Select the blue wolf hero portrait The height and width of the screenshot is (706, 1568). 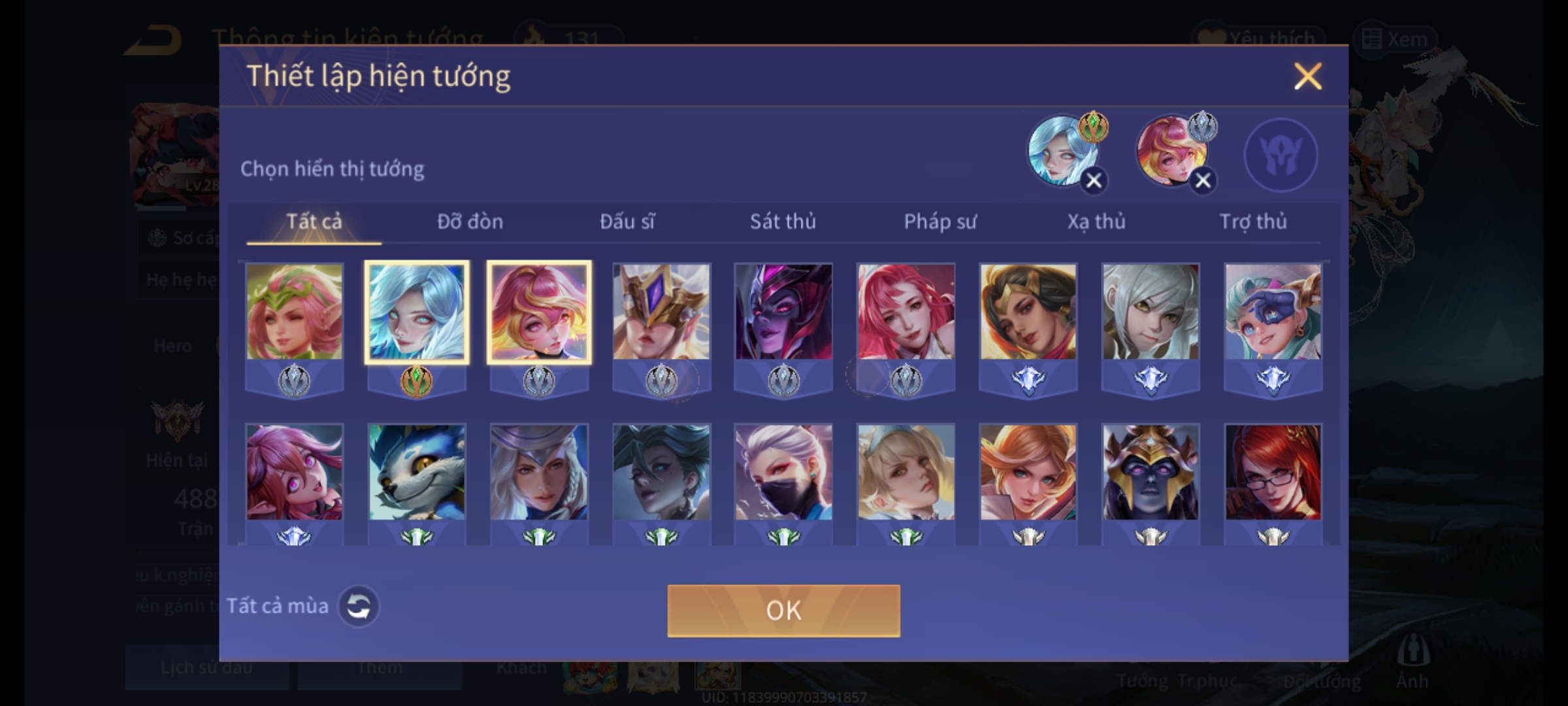pos(416,473)
